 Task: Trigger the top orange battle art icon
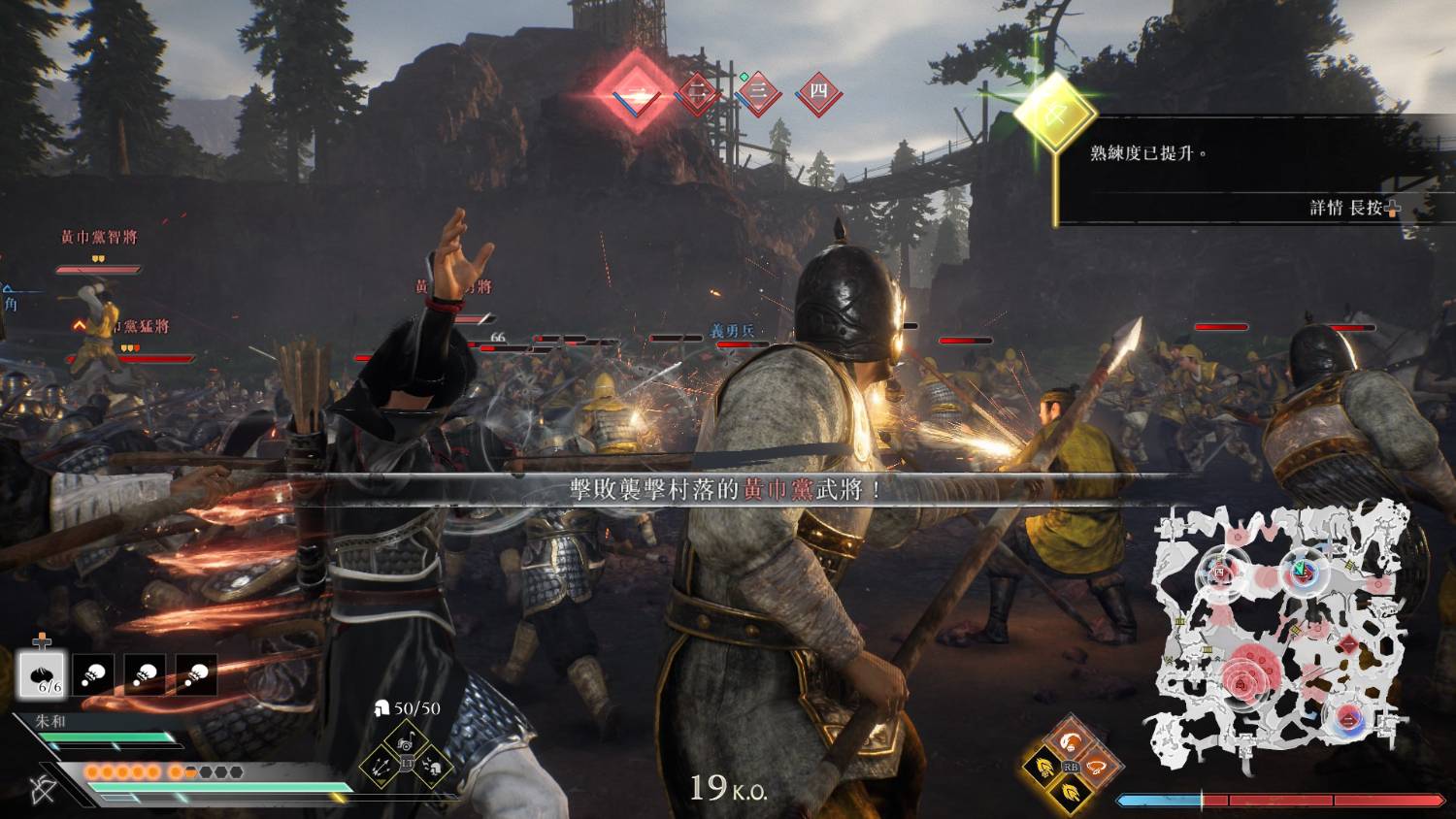1070,742
